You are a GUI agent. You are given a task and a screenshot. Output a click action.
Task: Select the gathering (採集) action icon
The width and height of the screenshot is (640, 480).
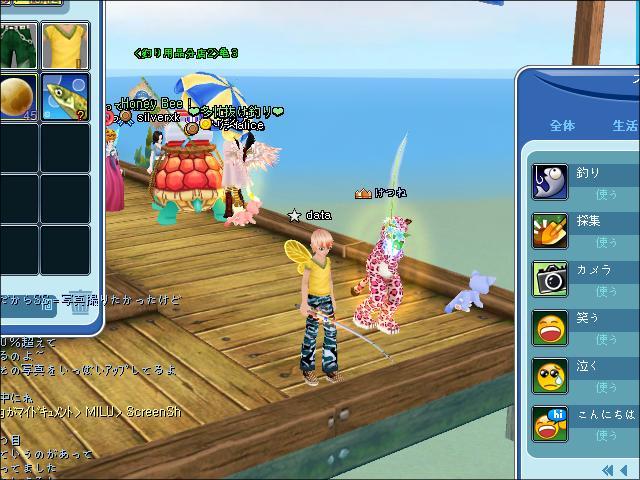(x=550, y=230)
